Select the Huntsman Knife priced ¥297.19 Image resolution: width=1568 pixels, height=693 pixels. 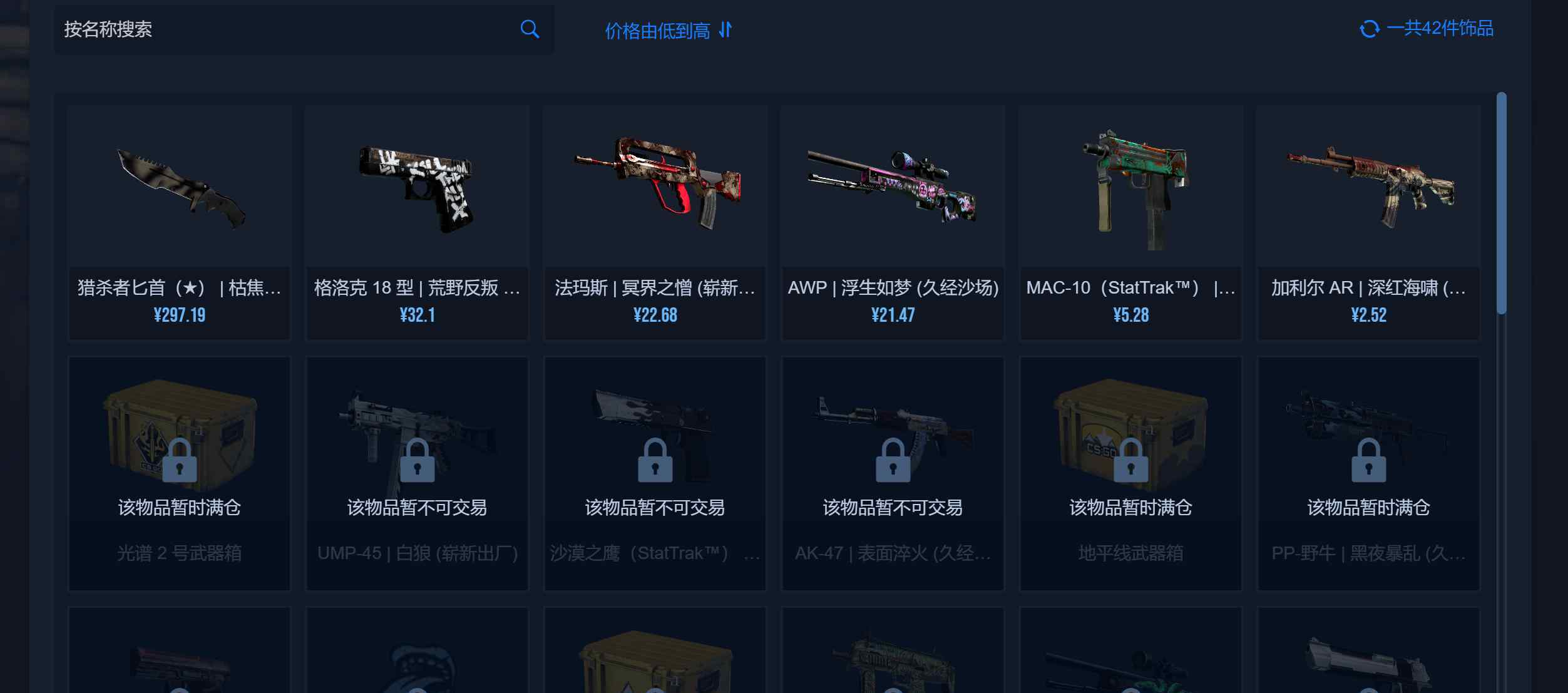click(180, 222)
